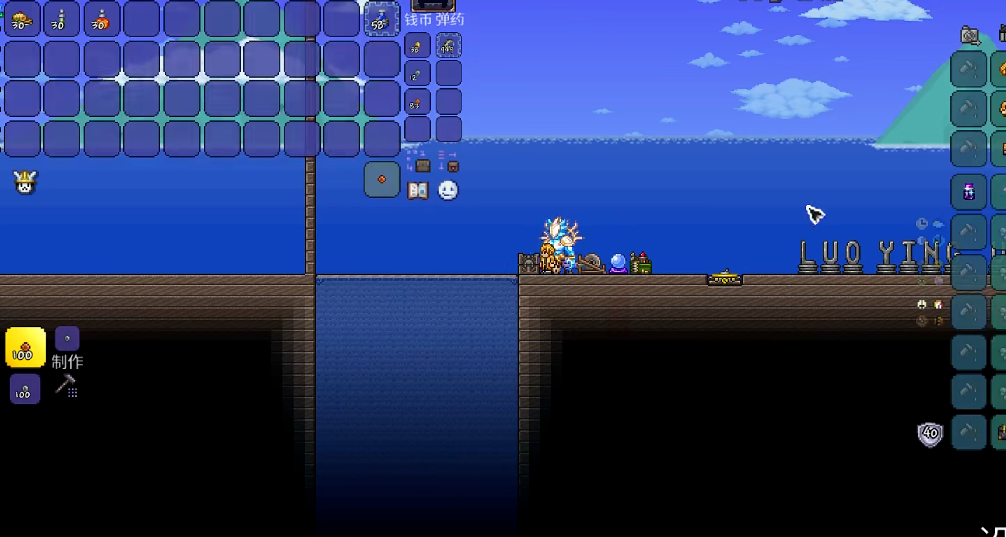The width and height of the screenshot is (1006, 537).
Task: Open the bestiary book
Action: (x=418, y=190)
